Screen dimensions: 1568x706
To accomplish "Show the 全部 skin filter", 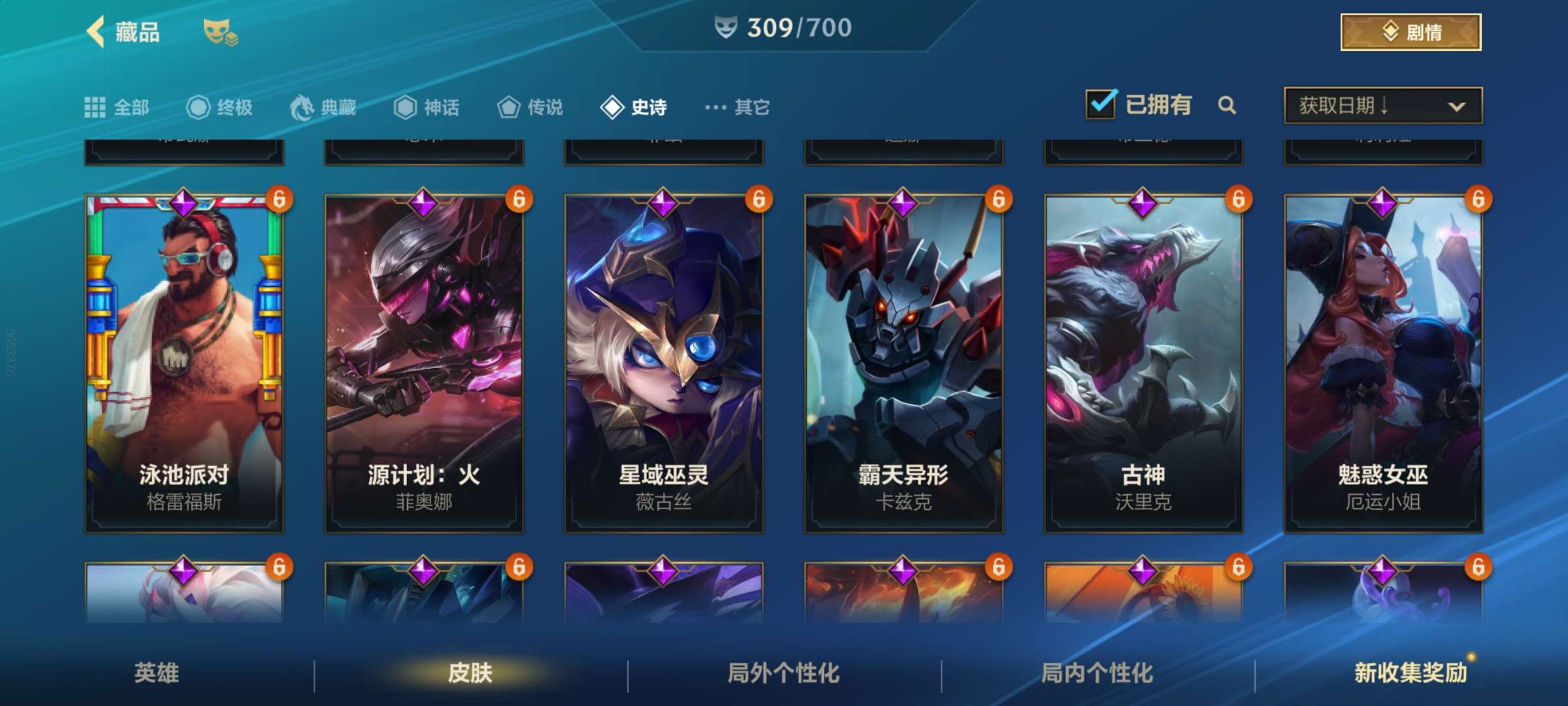I will pyautogui.click(x=118, y=107).
